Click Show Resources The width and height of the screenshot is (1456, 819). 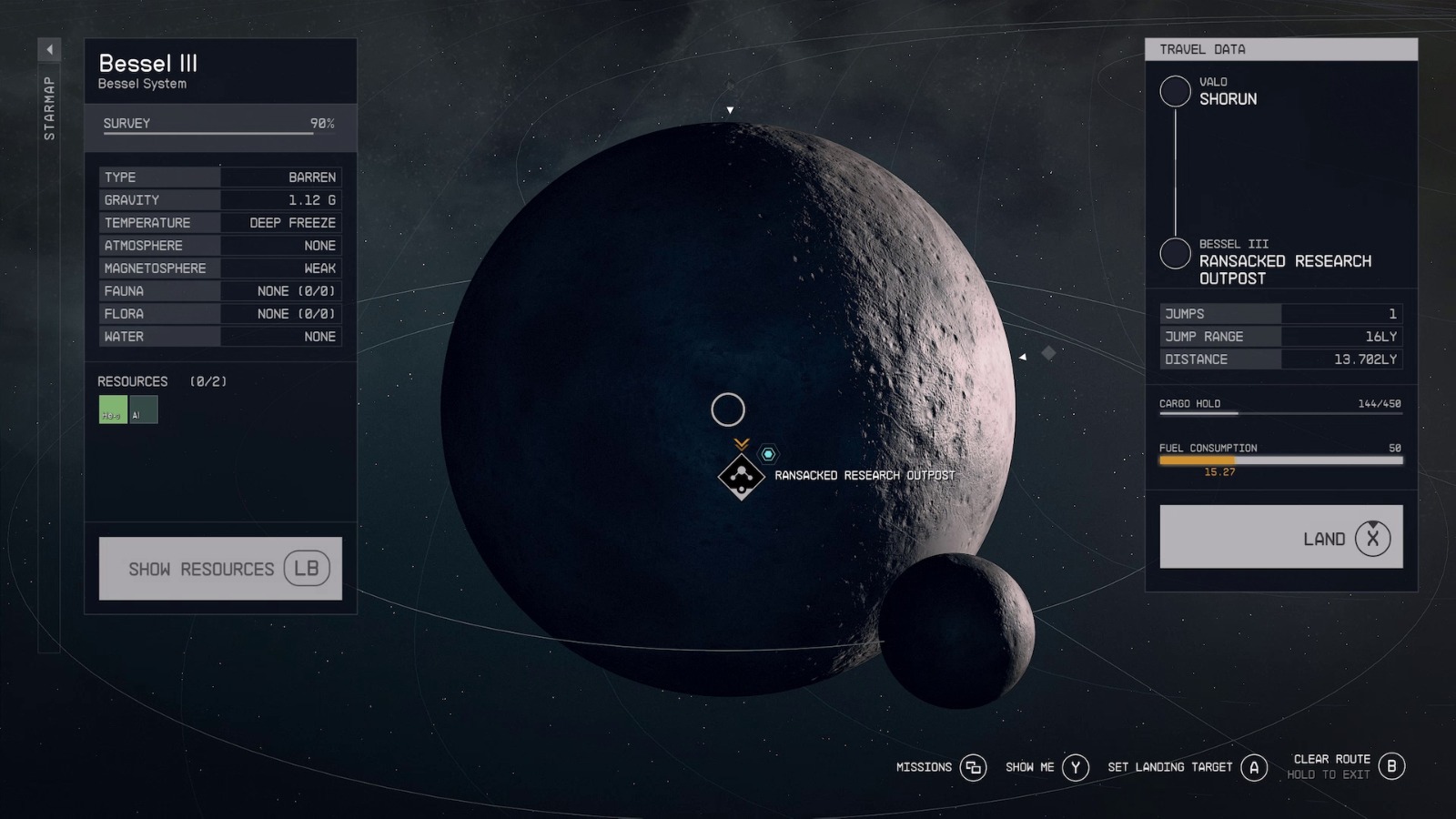click(x=220, y=568)
